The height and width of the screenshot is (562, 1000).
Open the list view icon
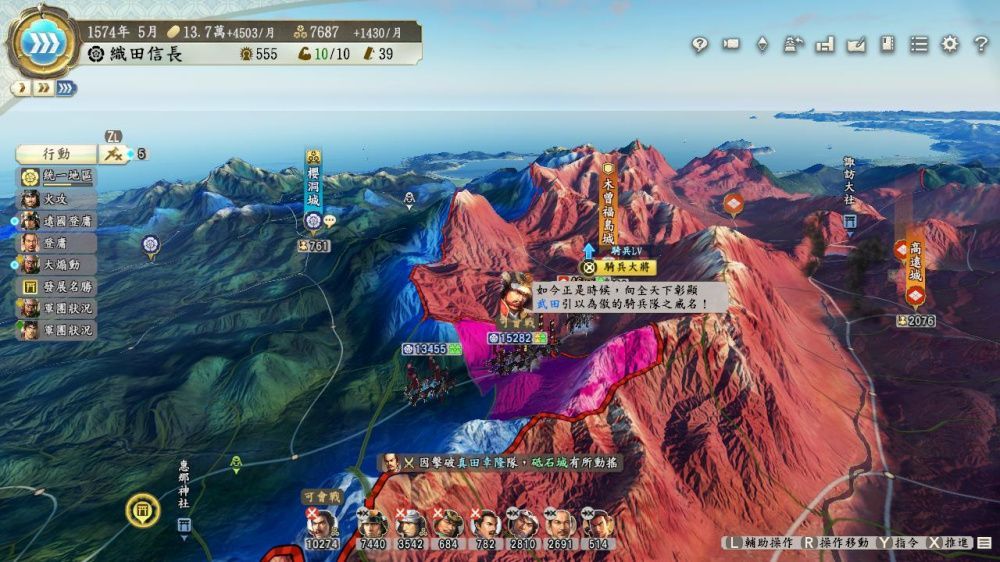point(919,44)
